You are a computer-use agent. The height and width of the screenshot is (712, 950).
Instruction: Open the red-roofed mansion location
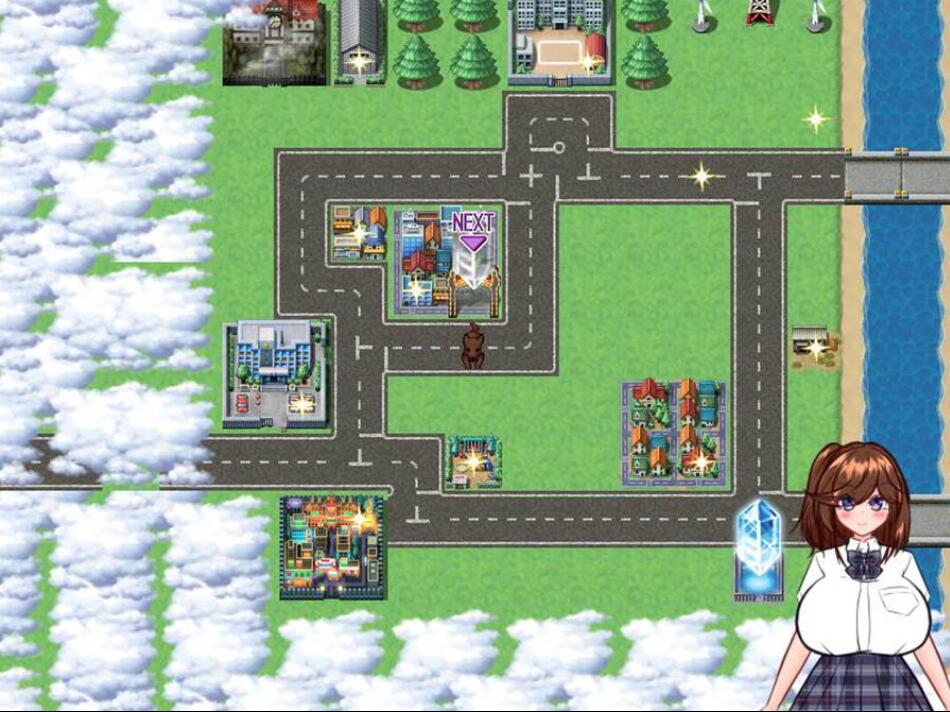tap(274, 42)
